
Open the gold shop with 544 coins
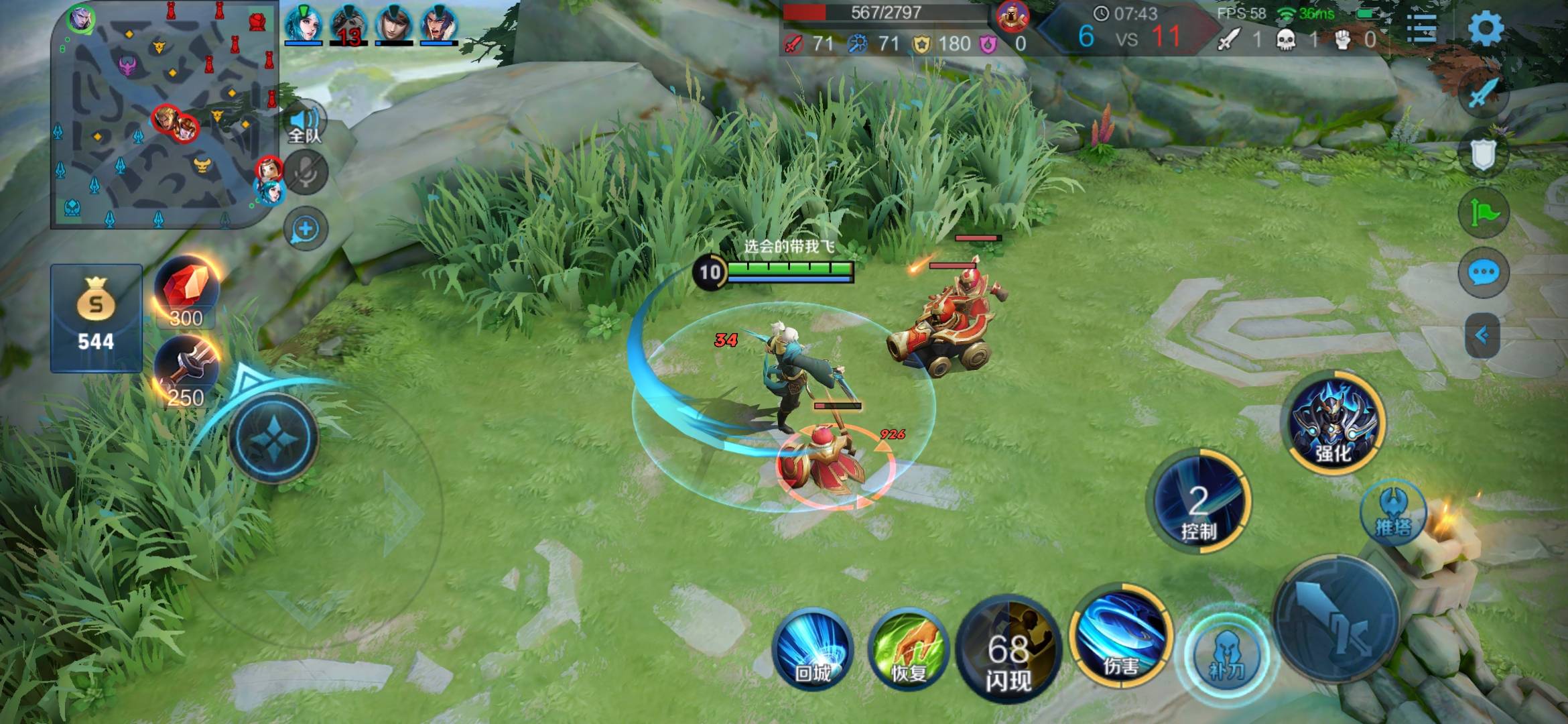(x=96, y=318)
